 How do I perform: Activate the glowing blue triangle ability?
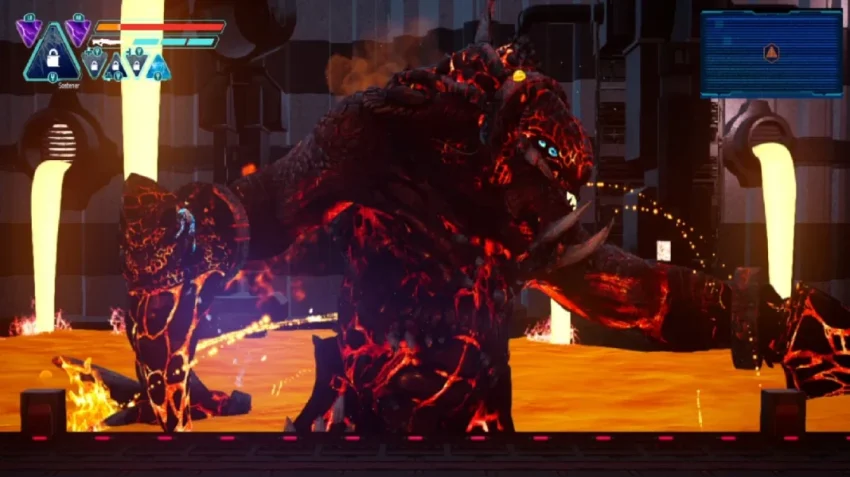(x=158, y=67)
